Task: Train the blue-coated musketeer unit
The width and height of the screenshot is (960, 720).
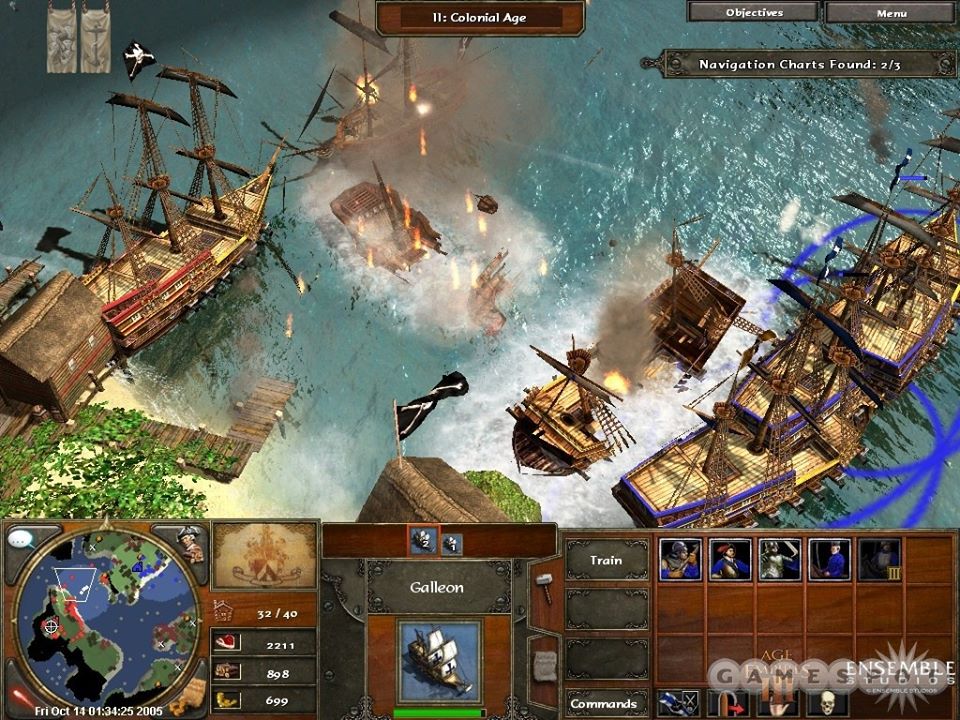Action: [829, 559]
